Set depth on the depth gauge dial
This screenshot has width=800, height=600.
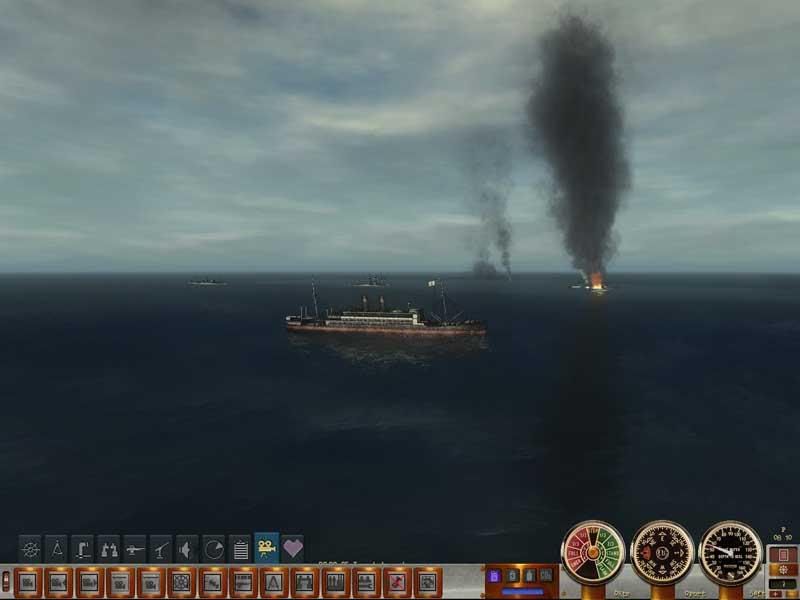coord(730,552)
